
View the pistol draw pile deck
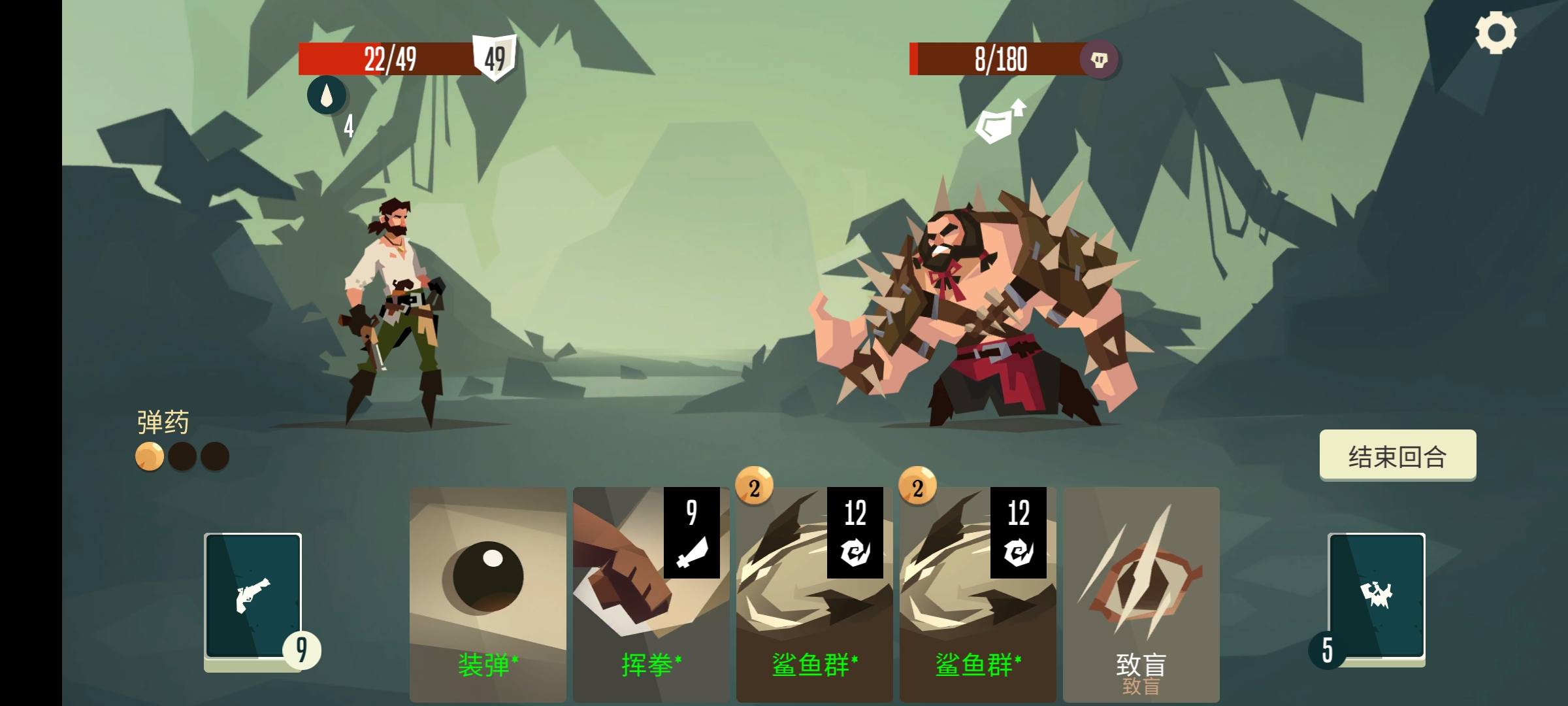tap(253, 596)
